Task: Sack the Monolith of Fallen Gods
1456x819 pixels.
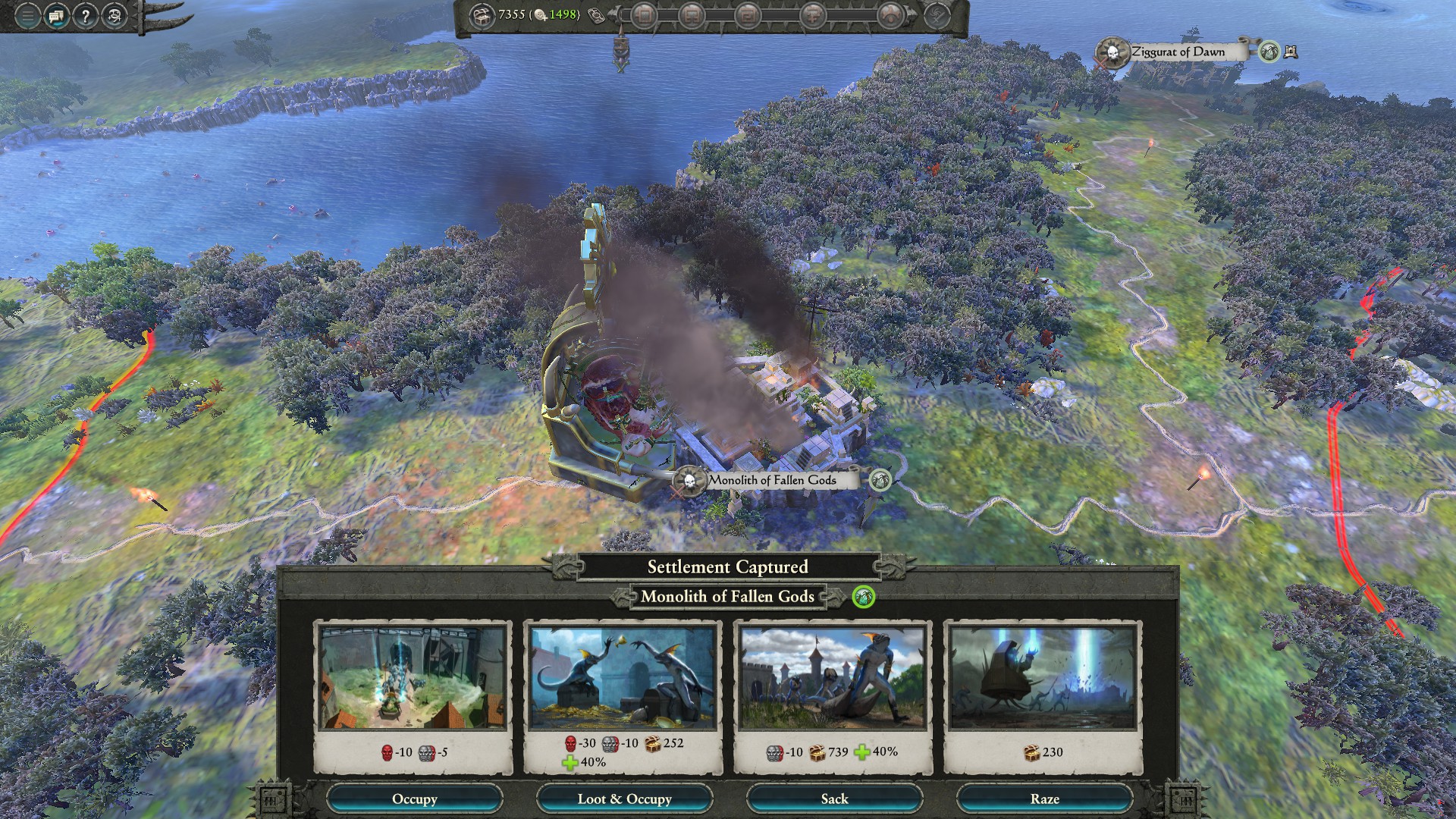Action: (834, 799)
